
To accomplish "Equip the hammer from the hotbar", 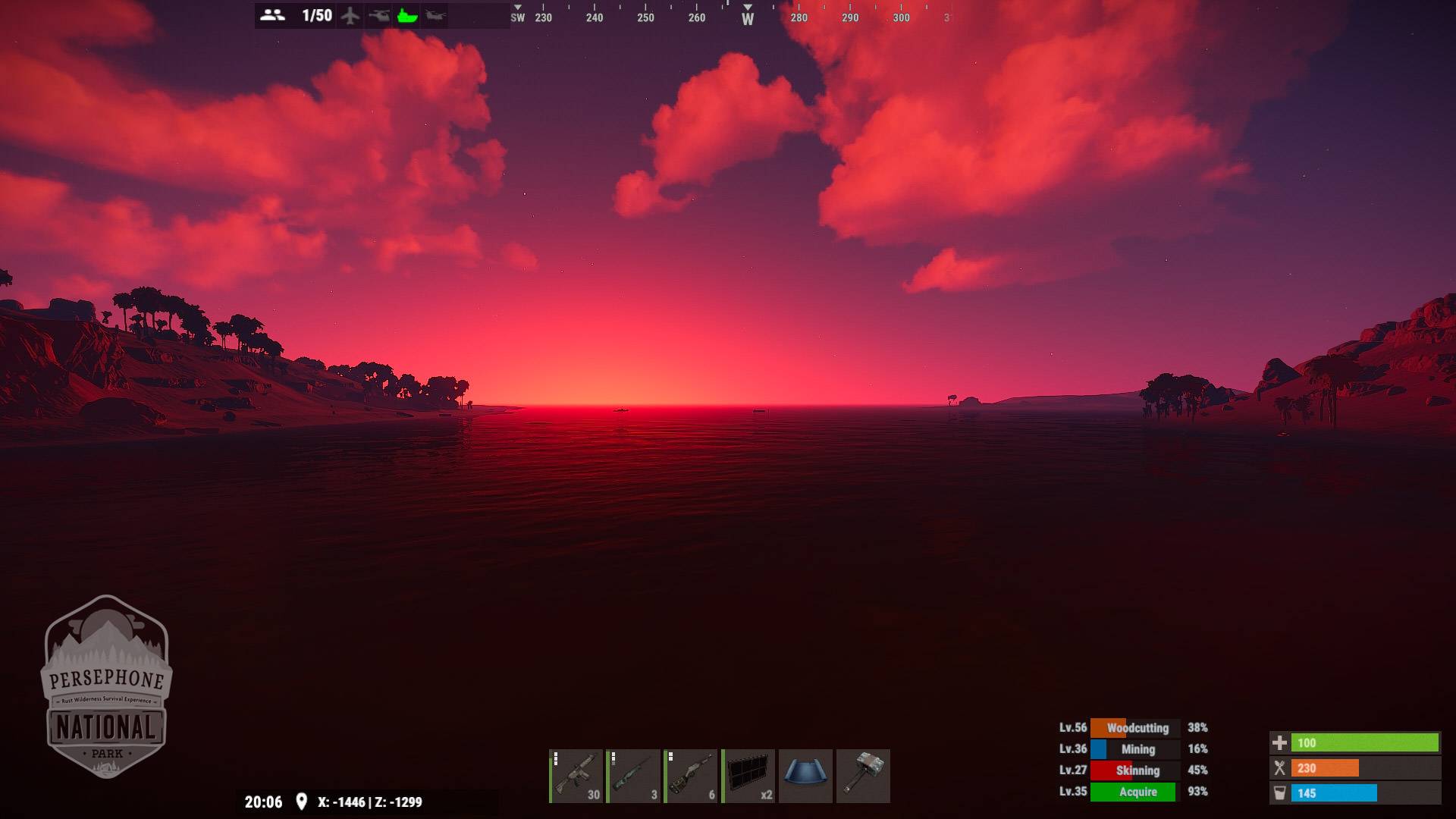I will click(x=863, y=776).
